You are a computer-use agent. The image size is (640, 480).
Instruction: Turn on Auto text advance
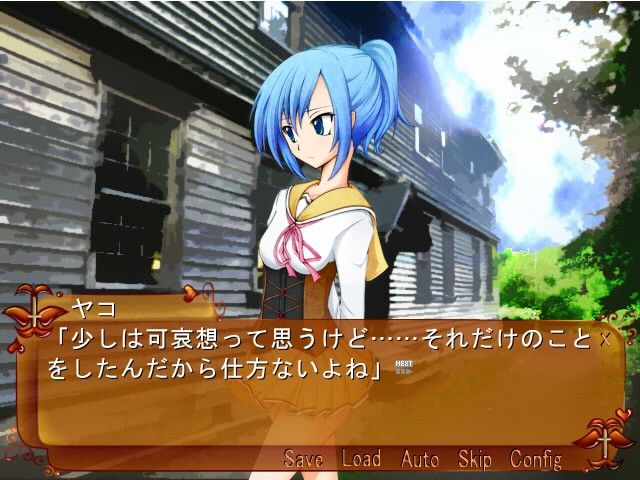[420, 459]
